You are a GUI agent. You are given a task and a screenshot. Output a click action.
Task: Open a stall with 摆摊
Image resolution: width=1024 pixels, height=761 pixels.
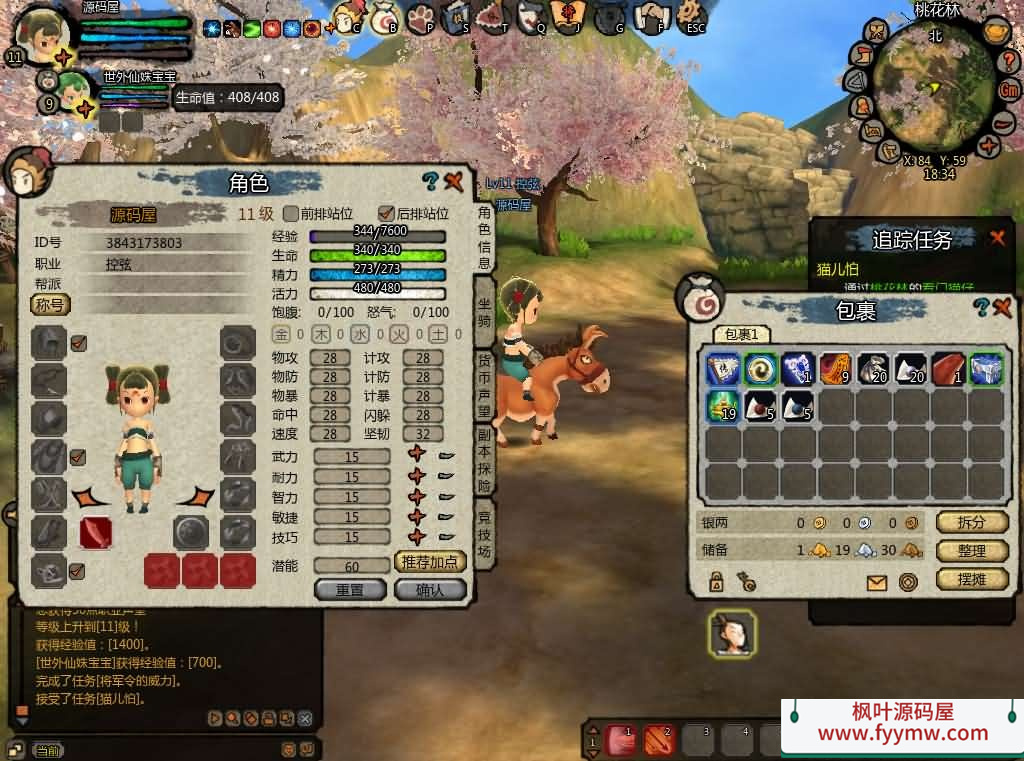pyautogui.click(x=972, y=579)
